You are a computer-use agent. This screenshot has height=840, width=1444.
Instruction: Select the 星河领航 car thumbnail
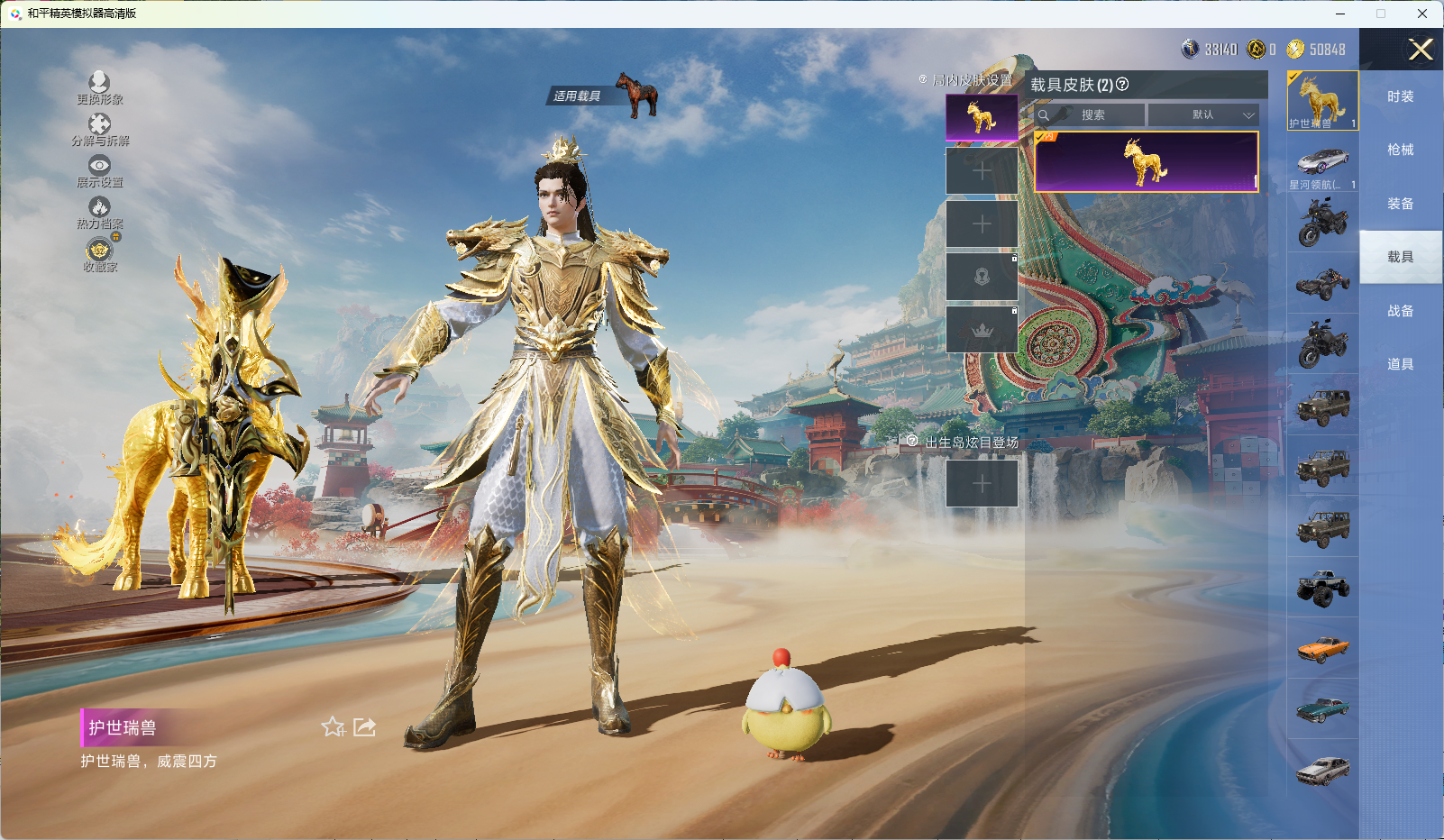tap(1322, 163)
